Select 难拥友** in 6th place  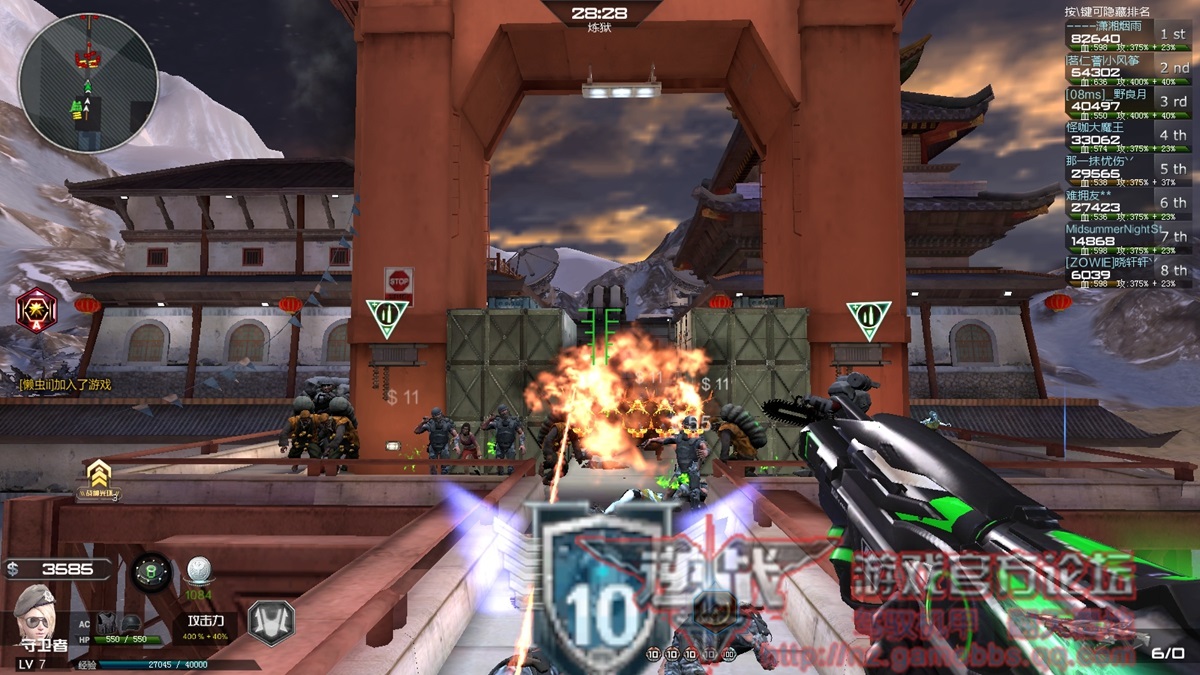tap(1127, 203)
